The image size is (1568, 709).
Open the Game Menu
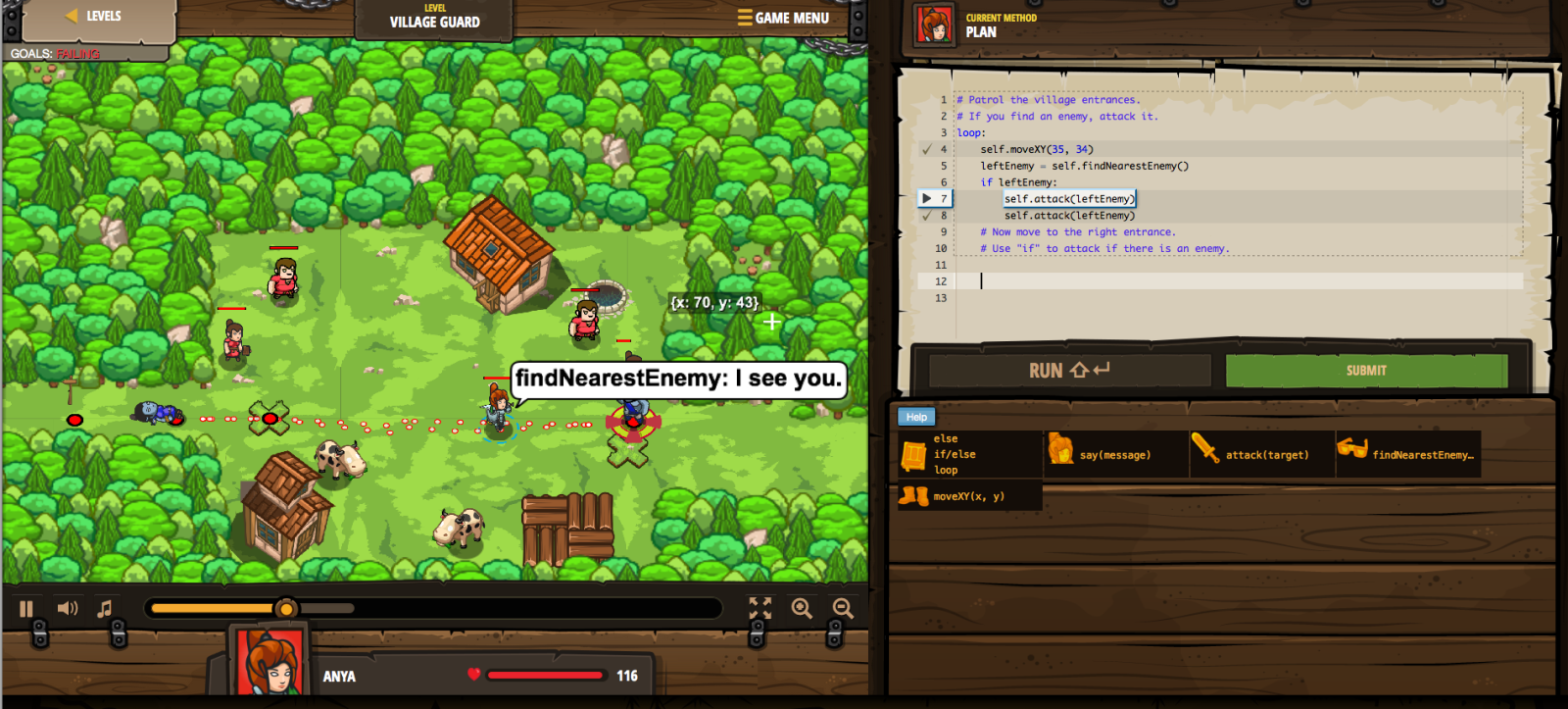coord(784,18)
